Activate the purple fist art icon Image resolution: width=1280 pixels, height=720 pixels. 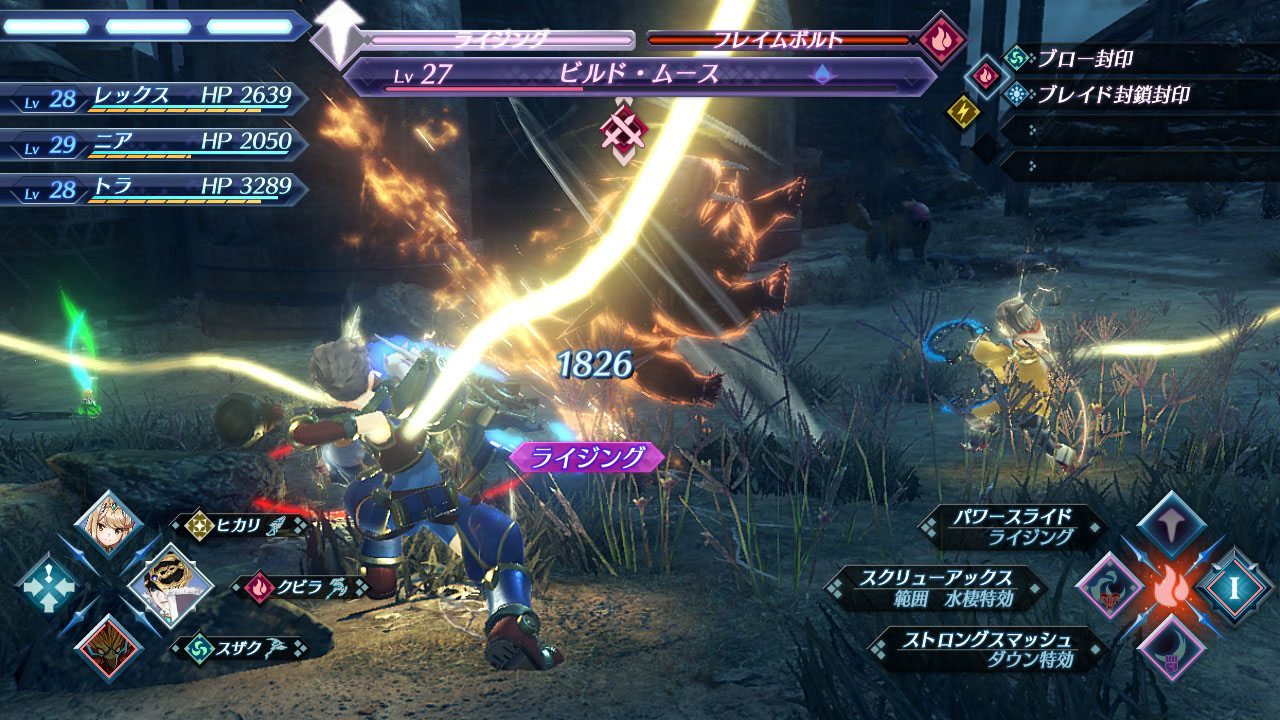pos(1171,647)
